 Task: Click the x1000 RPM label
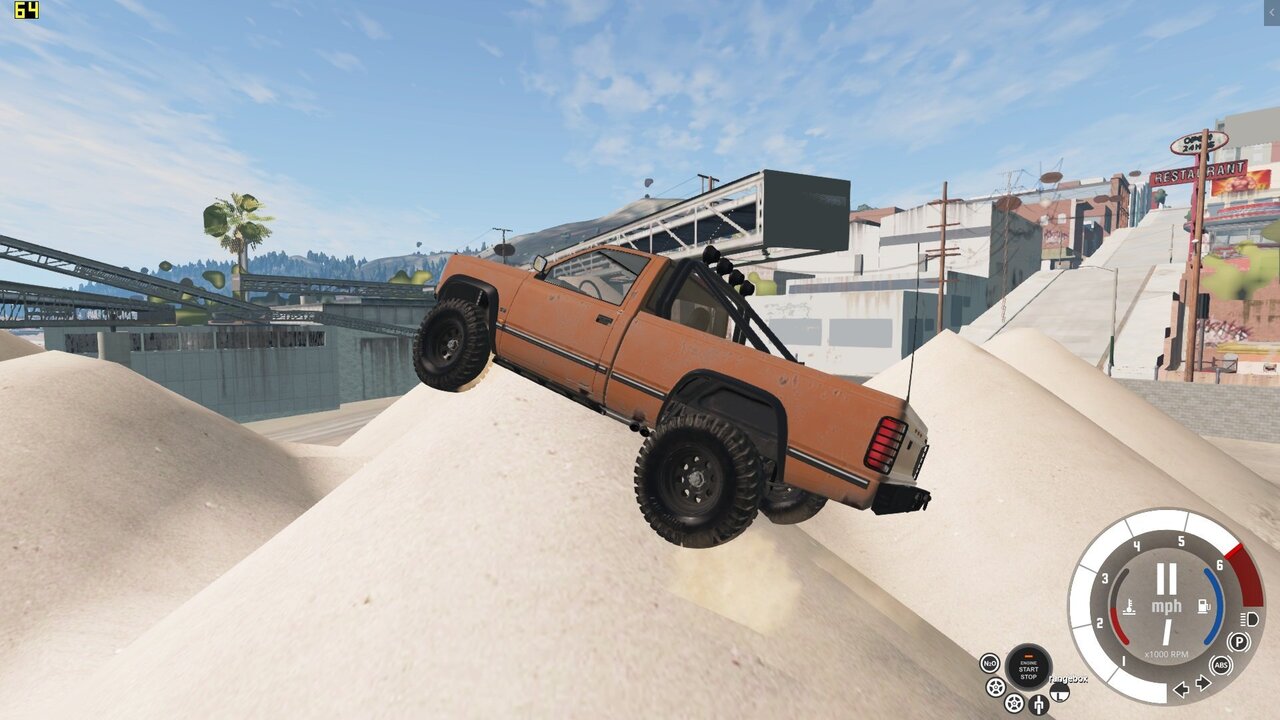(x=1167, y=654)
